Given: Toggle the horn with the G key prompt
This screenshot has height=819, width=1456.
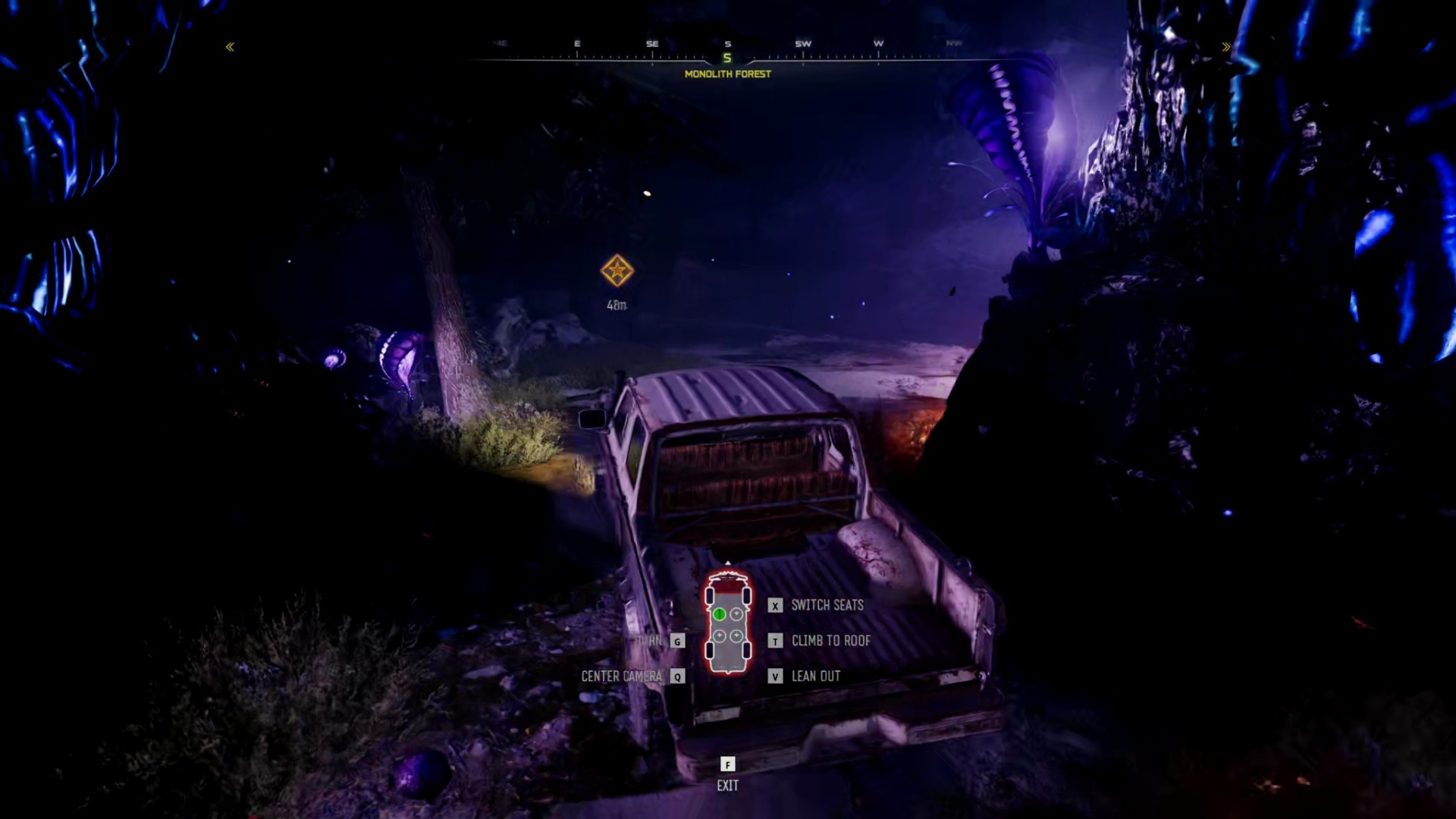Looking at the screenshot, I should [x=676, y=641].
